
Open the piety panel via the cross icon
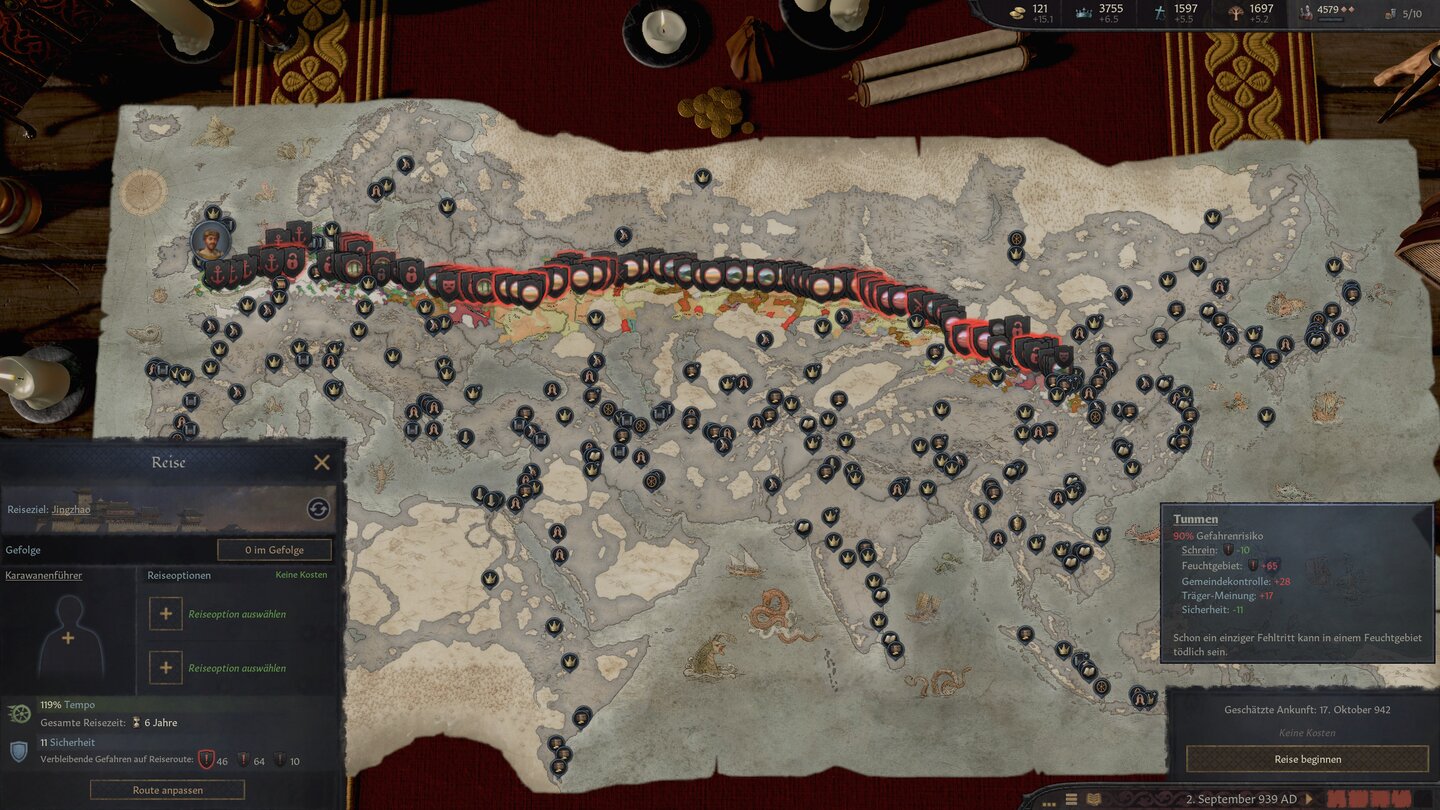[x=1160, y=13]
